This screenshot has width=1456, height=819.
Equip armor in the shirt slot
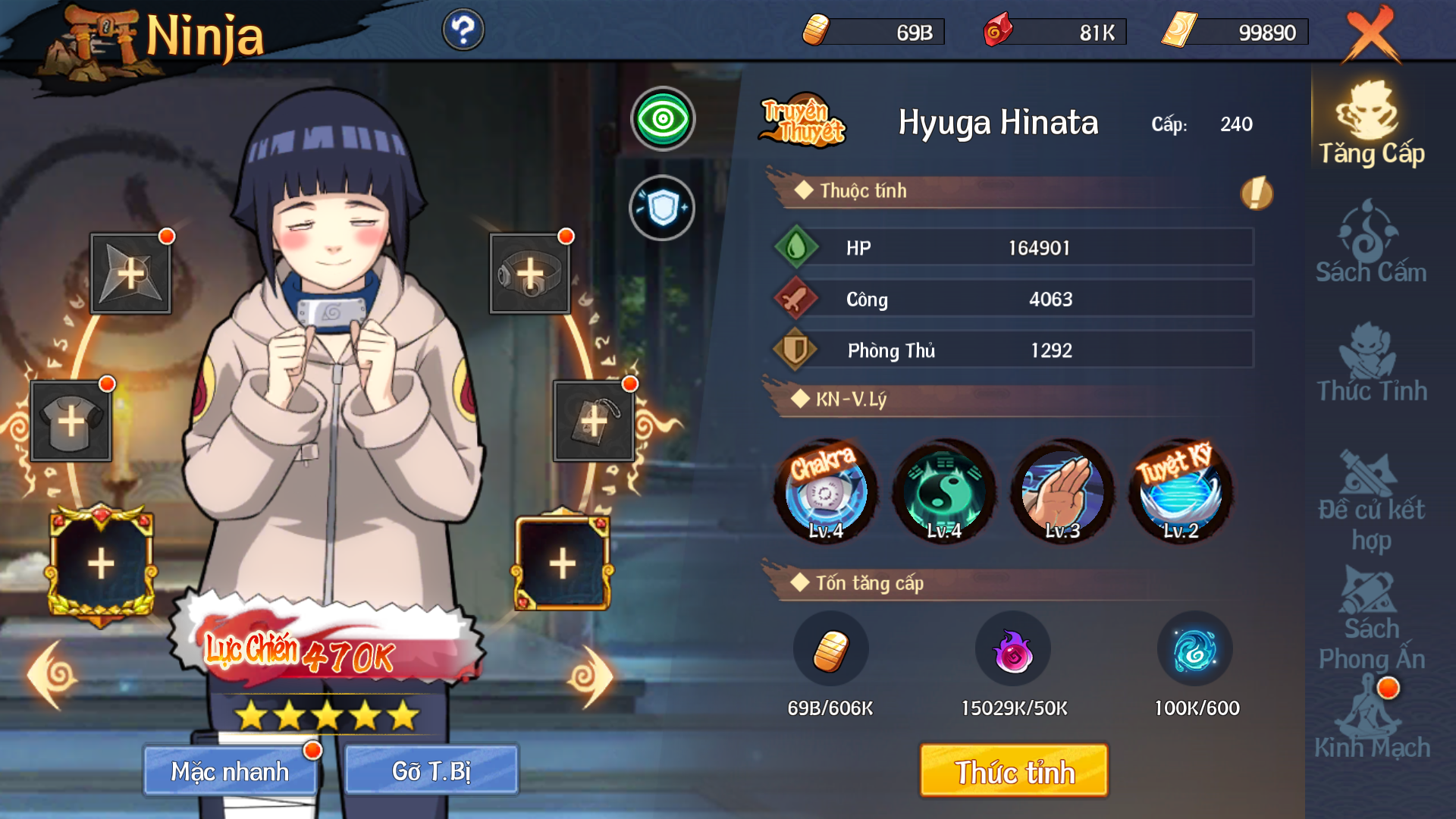[71, 421]
